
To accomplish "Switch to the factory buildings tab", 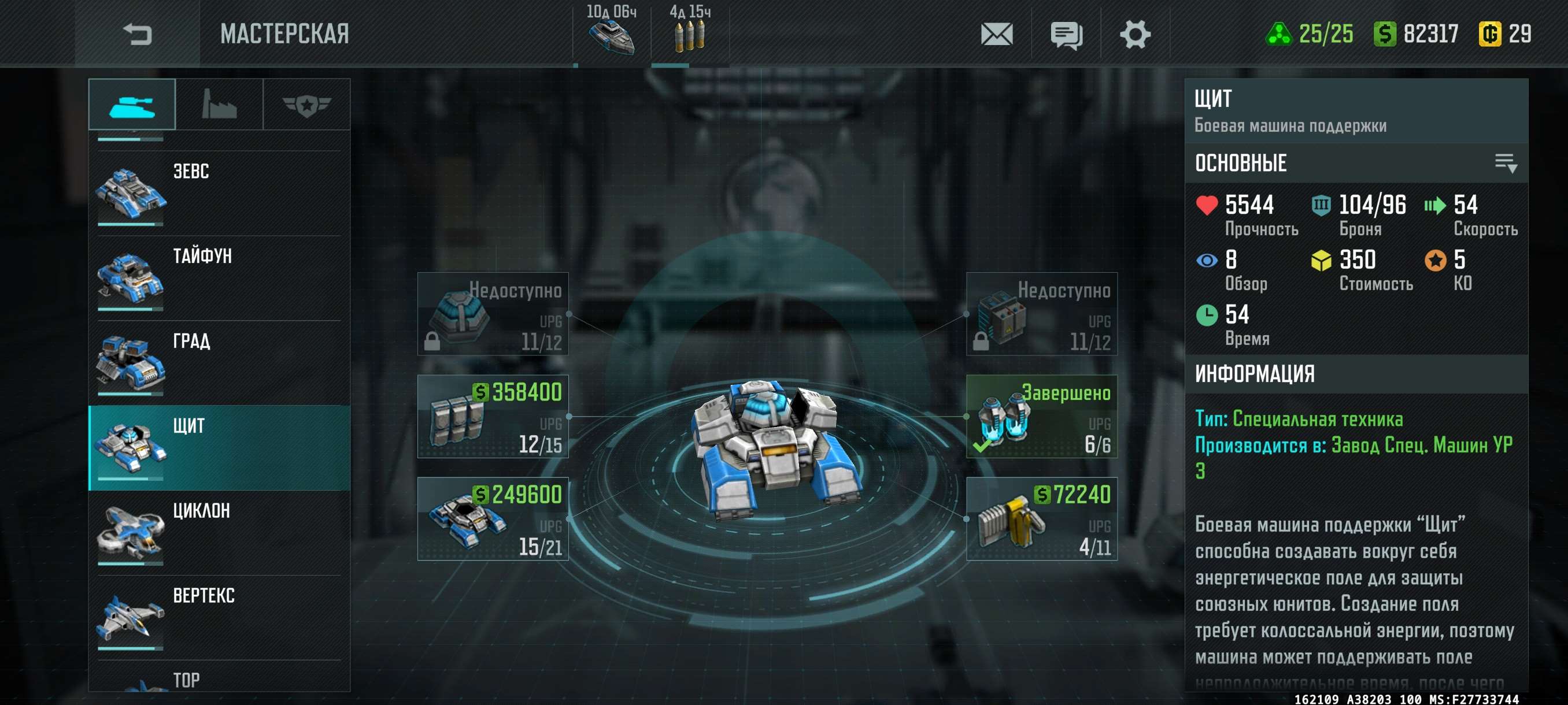I will tap(219, 105).
